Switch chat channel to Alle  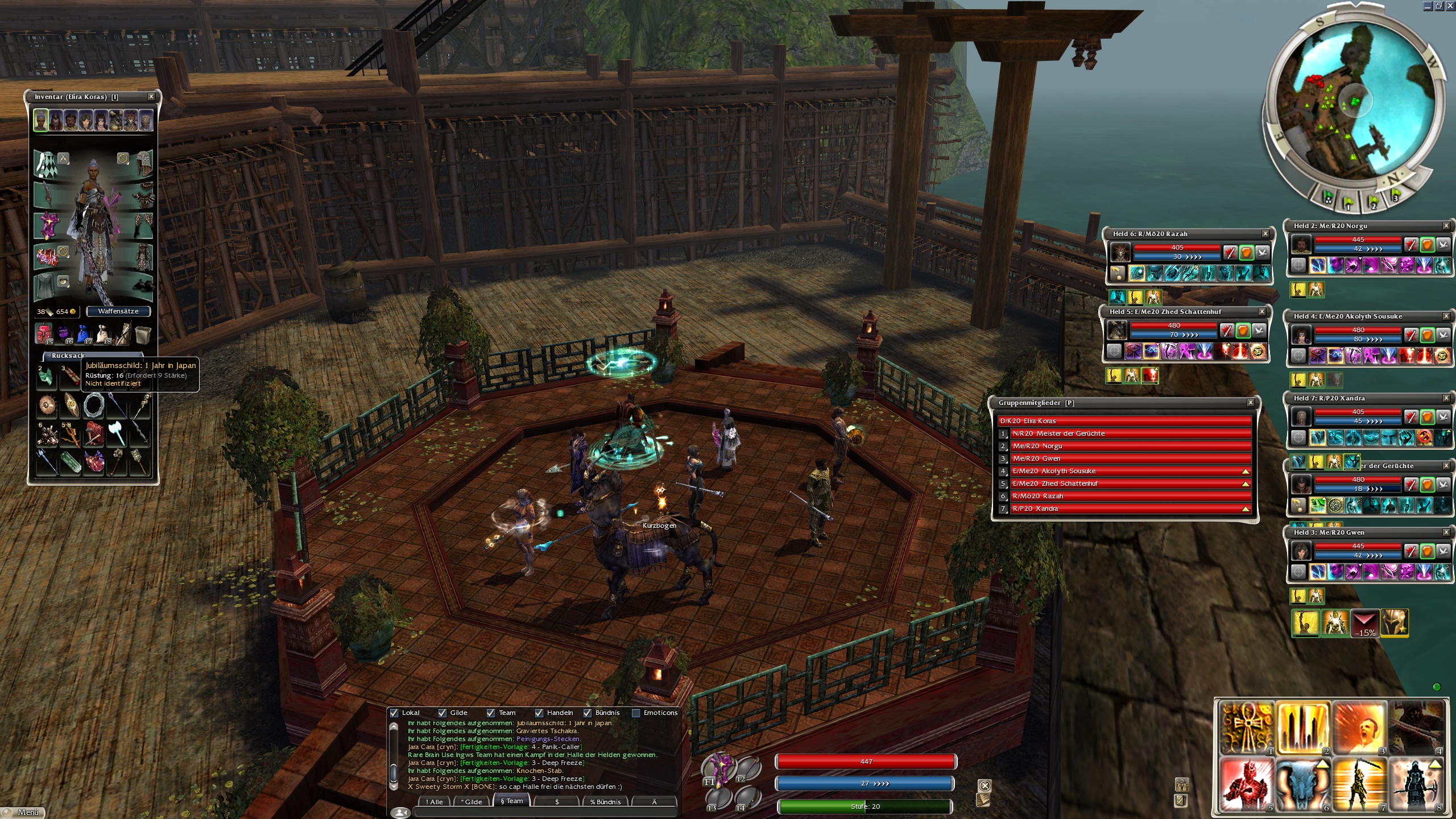435,801
